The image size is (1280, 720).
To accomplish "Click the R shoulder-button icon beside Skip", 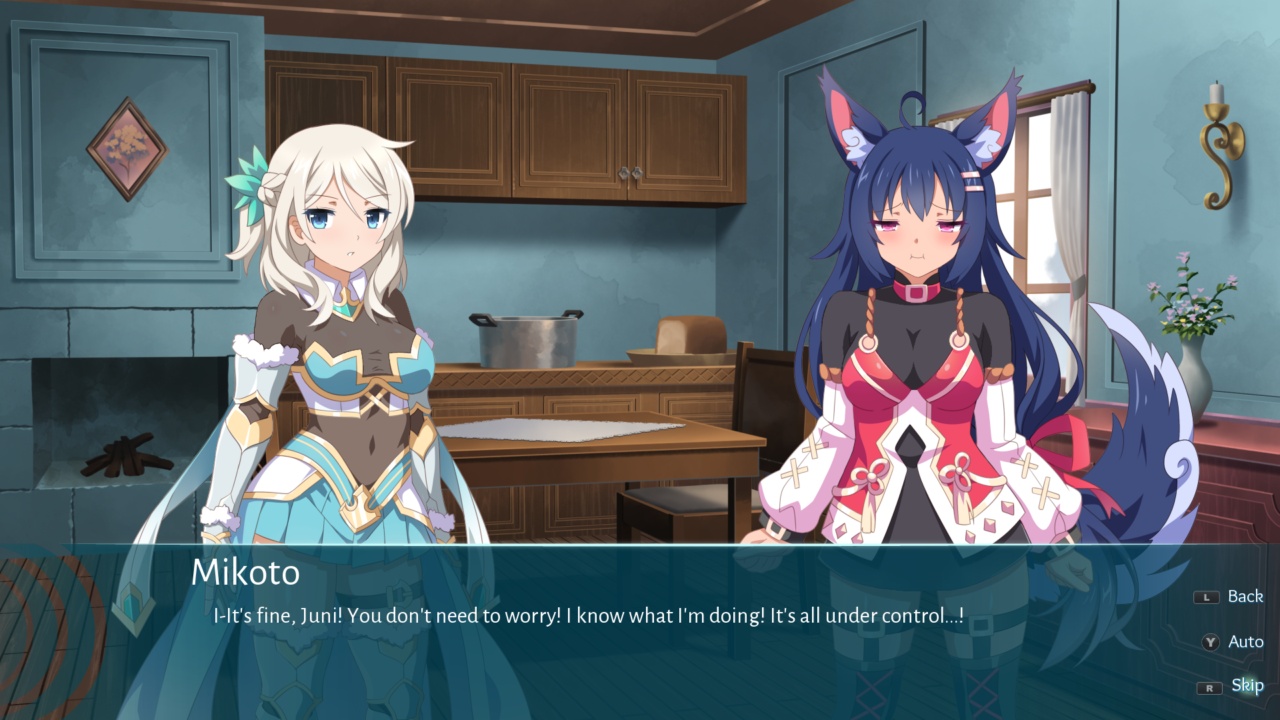I will (x=1210, y=688).
